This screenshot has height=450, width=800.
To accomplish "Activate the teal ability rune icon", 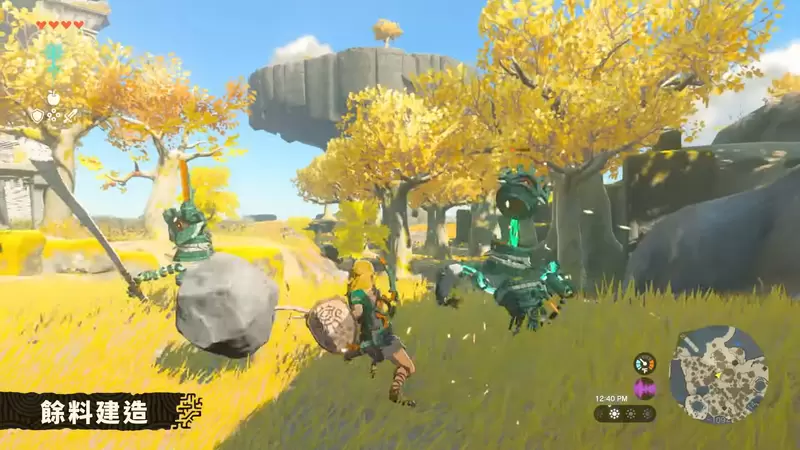I will click(x=54, y=59).
